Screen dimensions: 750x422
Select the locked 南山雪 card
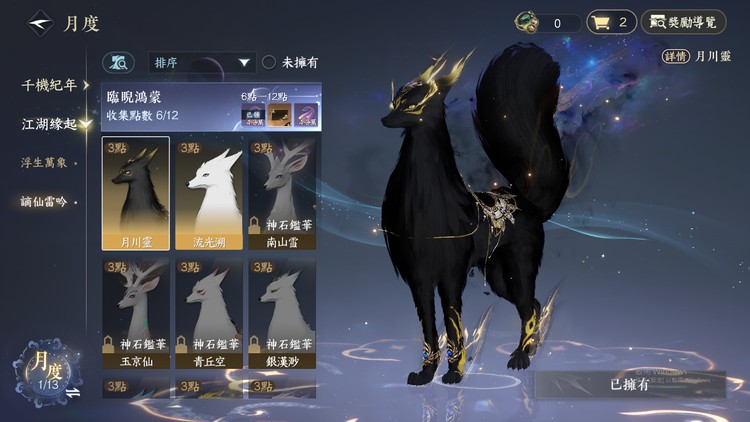tap(282, 194)
